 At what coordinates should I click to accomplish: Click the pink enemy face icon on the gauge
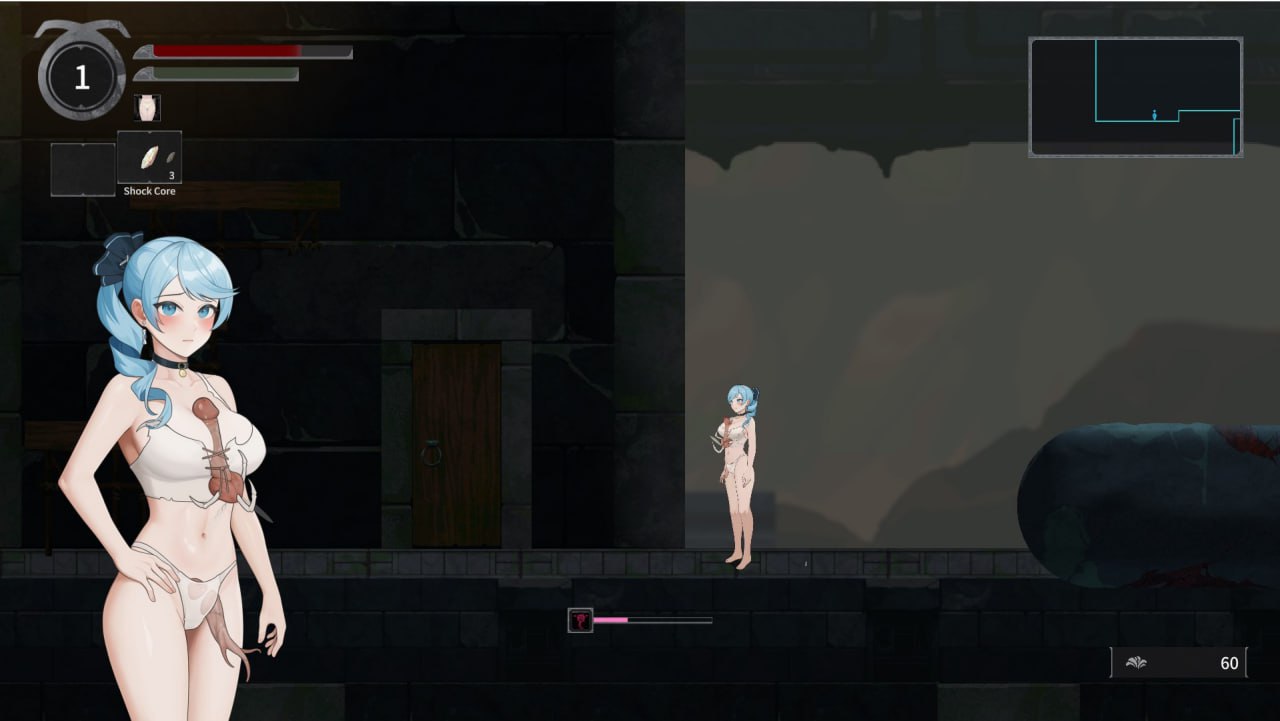tap(578, 620)
